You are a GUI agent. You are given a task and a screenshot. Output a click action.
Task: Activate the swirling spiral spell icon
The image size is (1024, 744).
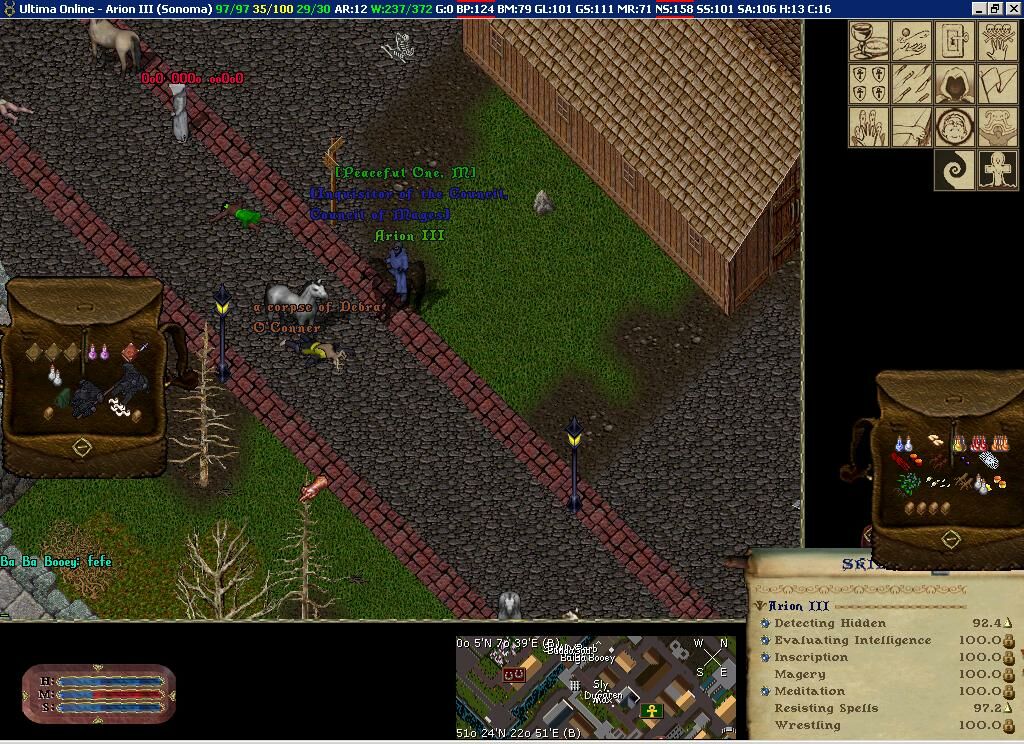pyautogui.click(x=955, y=170)
